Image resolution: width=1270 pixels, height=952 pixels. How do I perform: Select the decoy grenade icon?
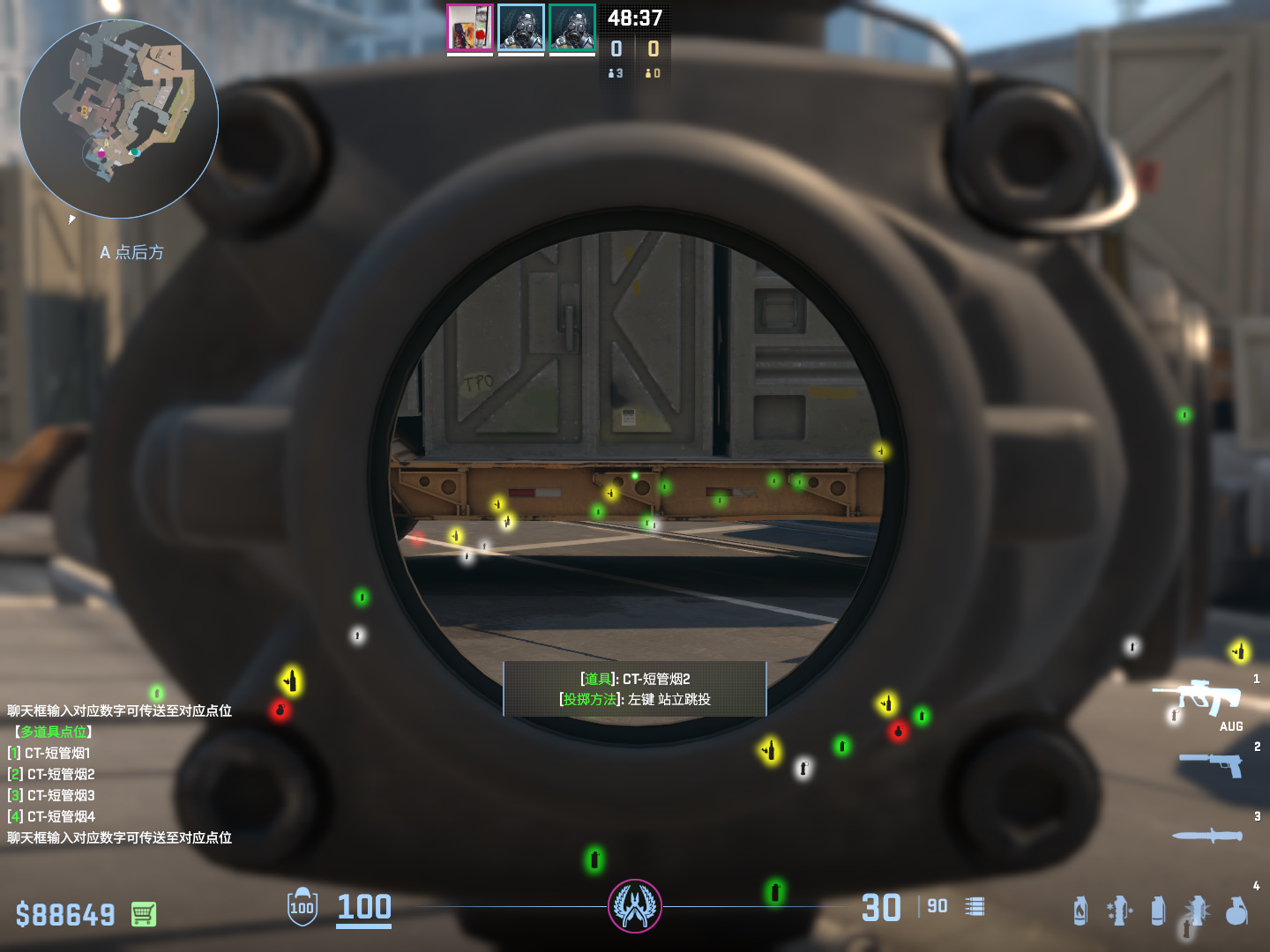click(1119, 911)
